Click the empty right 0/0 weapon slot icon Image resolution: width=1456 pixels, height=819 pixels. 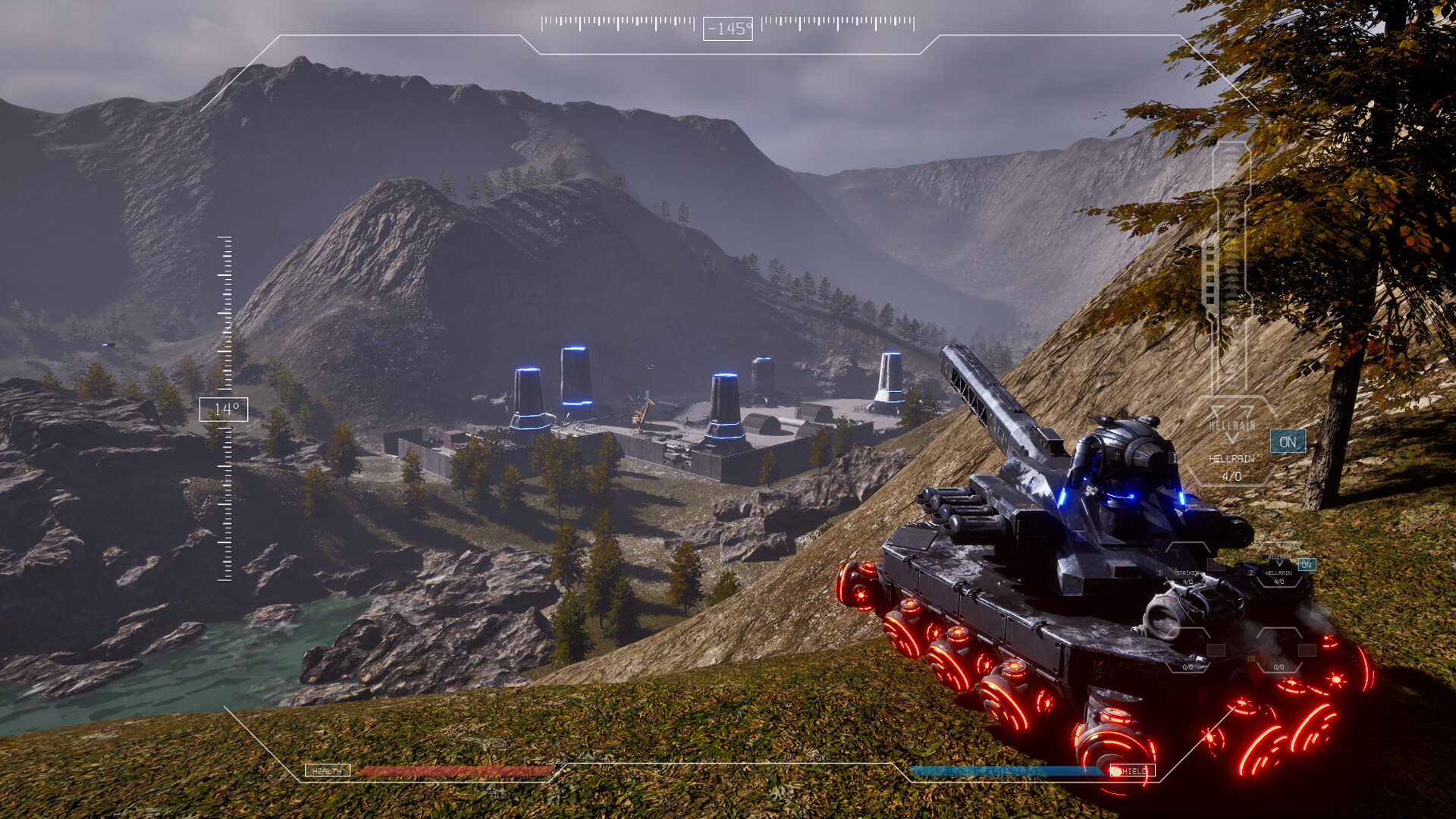point(1278,666)
